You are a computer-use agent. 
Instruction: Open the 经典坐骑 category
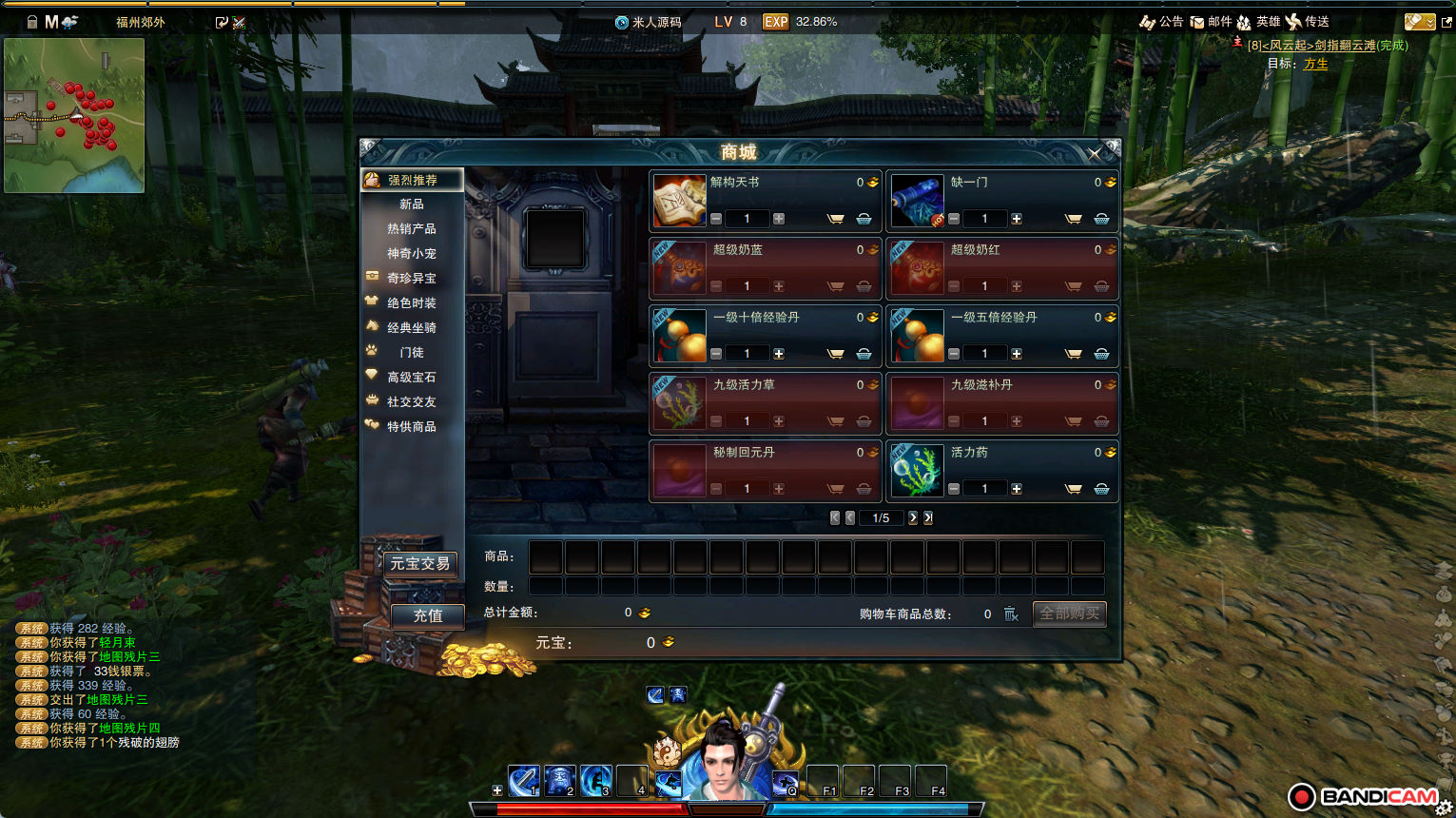point(412,328)
